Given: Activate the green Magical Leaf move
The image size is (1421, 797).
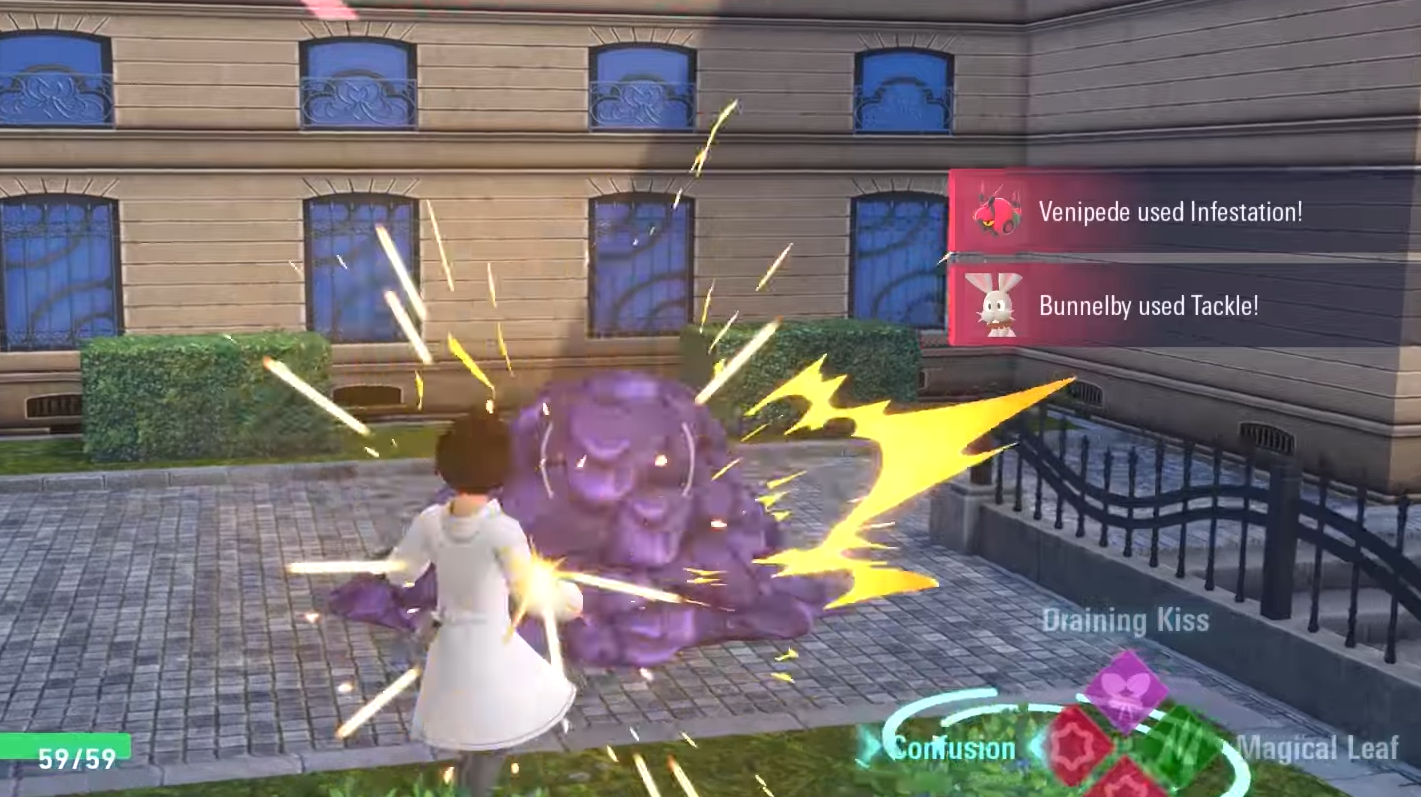Looking at the screenshot, I should (x=1180, y=745).
